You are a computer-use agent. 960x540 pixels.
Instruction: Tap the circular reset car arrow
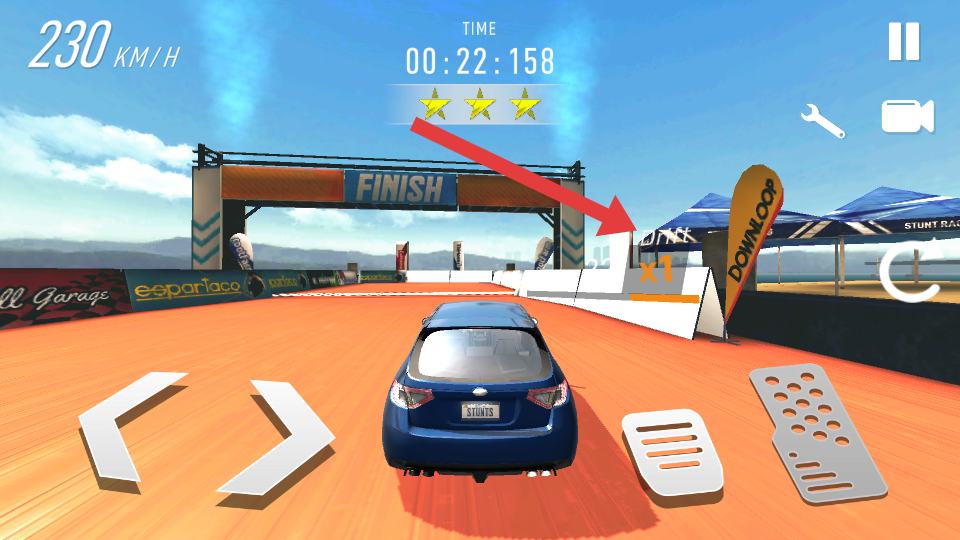(x=908, y=273)
